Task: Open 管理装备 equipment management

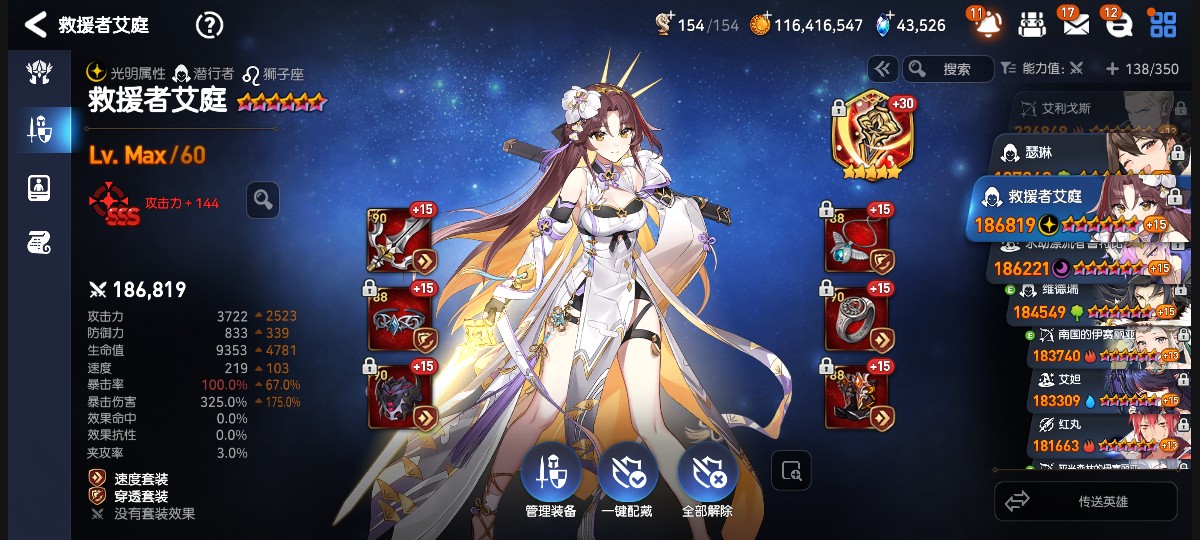Action: (550, 478)
